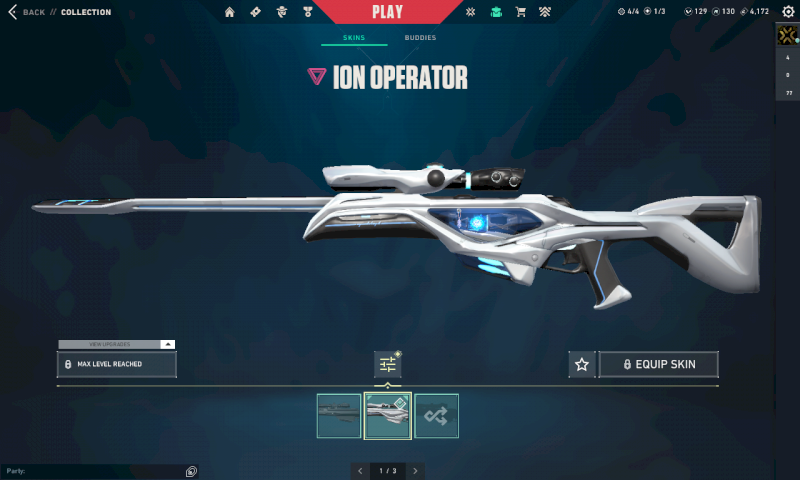Select the Ion Operator skin thumbnail
This screenshot has width=800, height=480.
(x=387, y=416)
